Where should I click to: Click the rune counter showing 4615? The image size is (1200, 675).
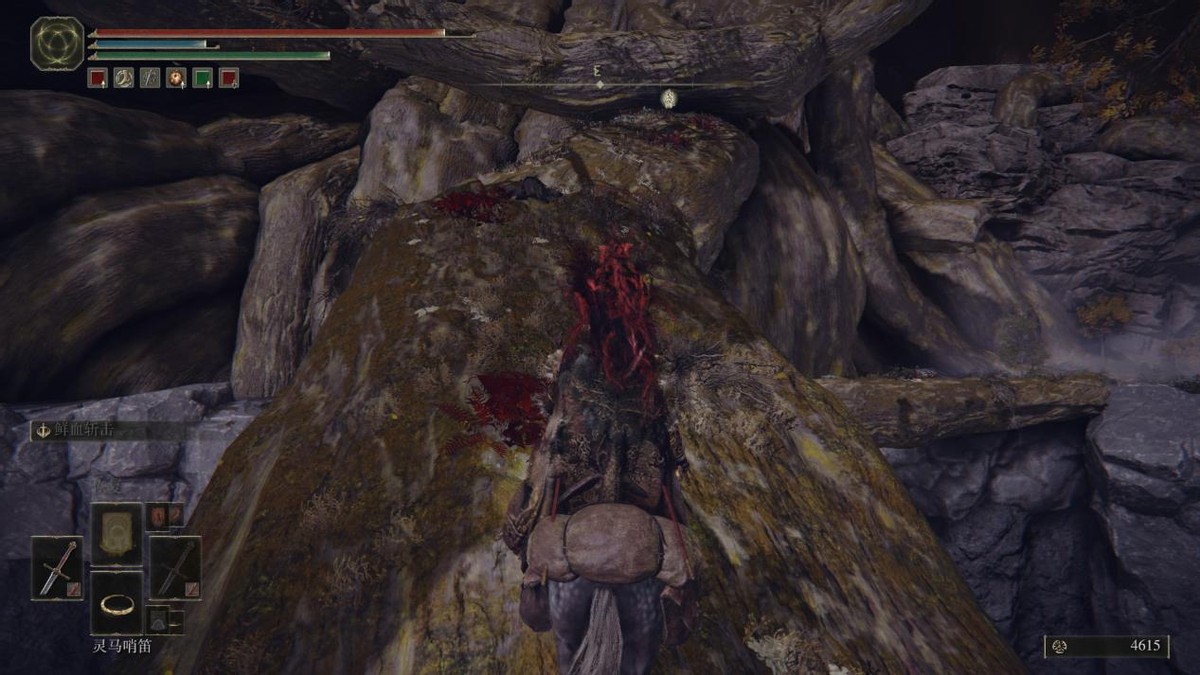coord(1107,646)
